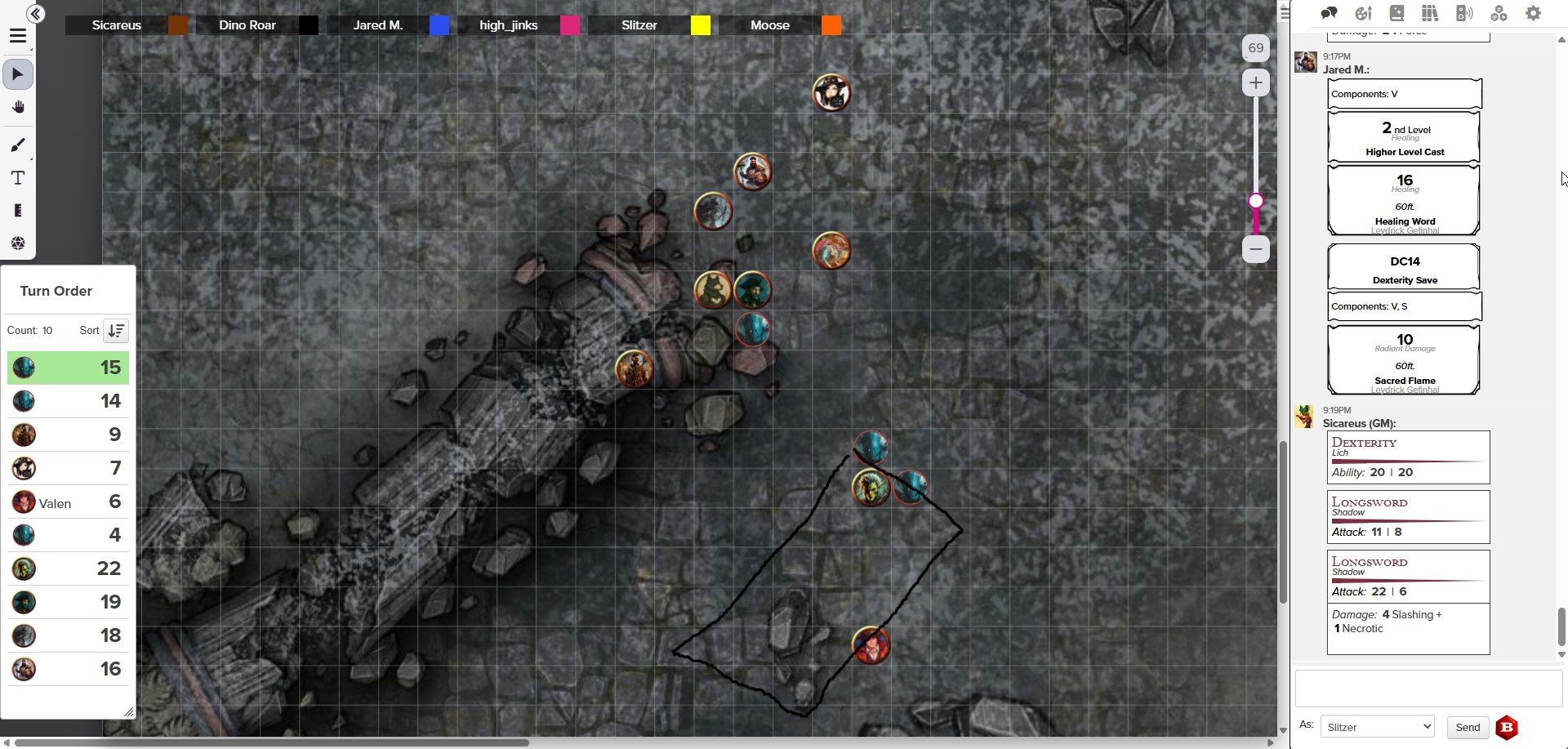Click the pink zoom slider handle
1568x749 pixels.
pos(1256,201)
